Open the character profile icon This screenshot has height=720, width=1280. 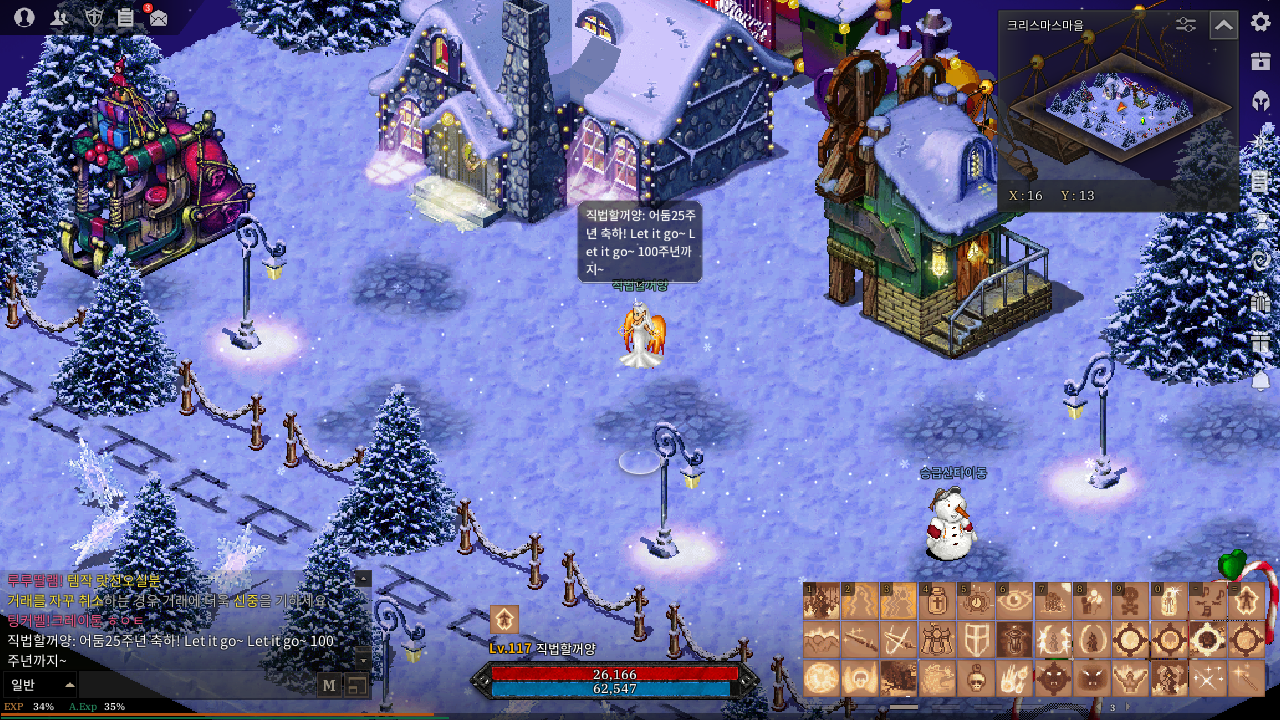[24, 17]
